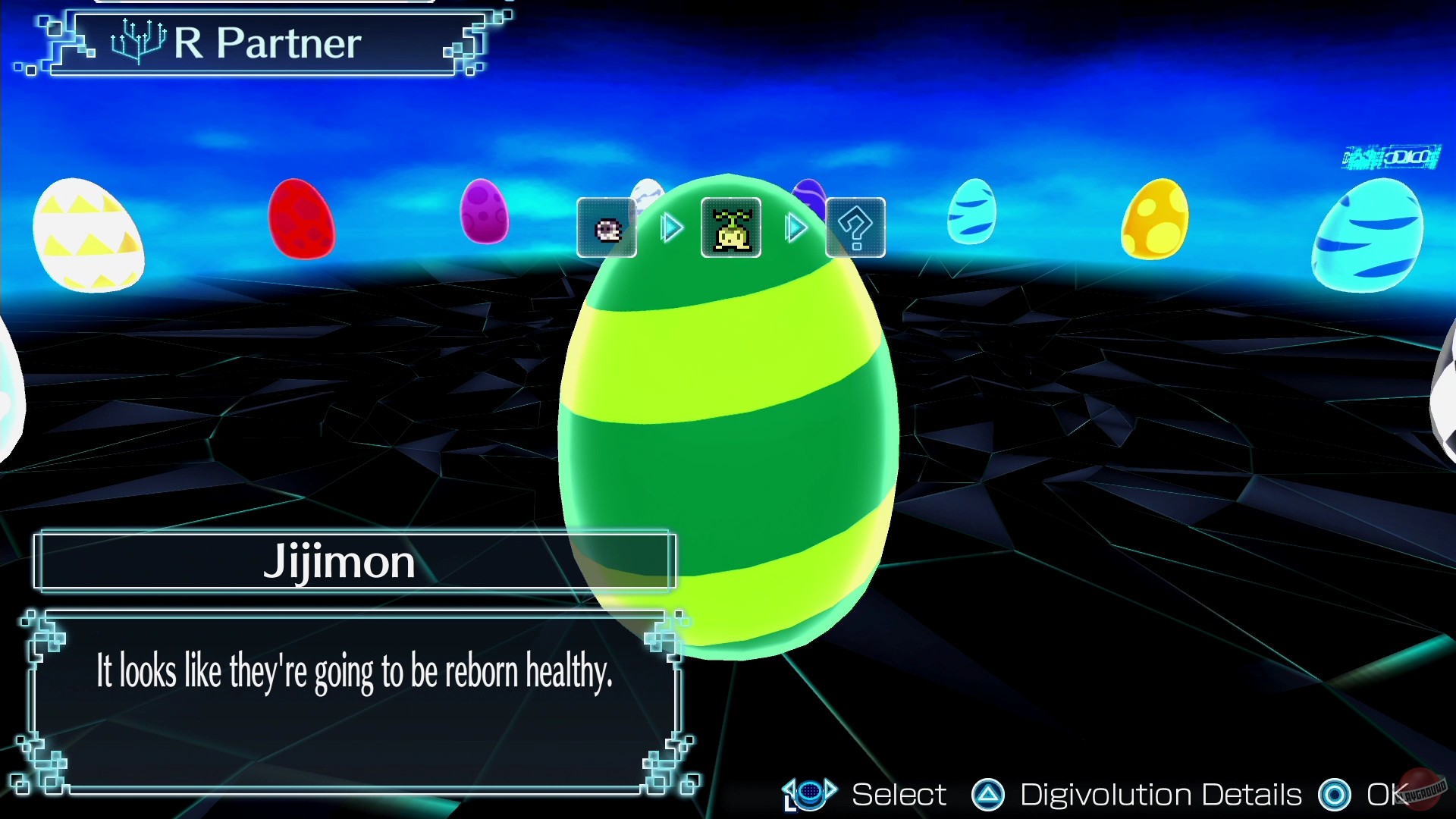This screenshot has height=819, width=1456.
Task: Click the Jijimon name banner
Action: click(354, 561)
